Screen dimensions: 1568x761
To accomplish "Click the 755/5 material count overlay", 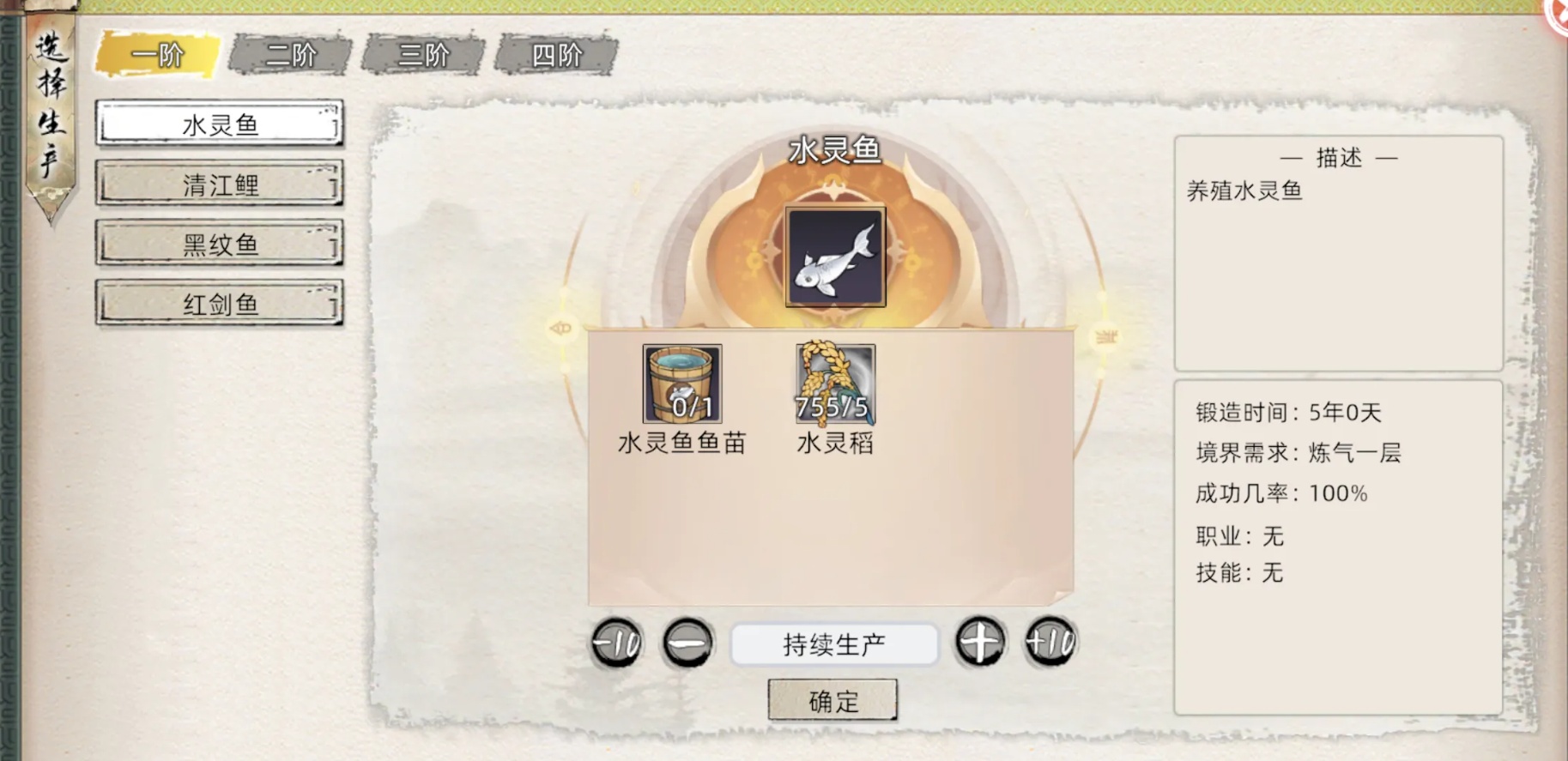I will pos(831,409).
